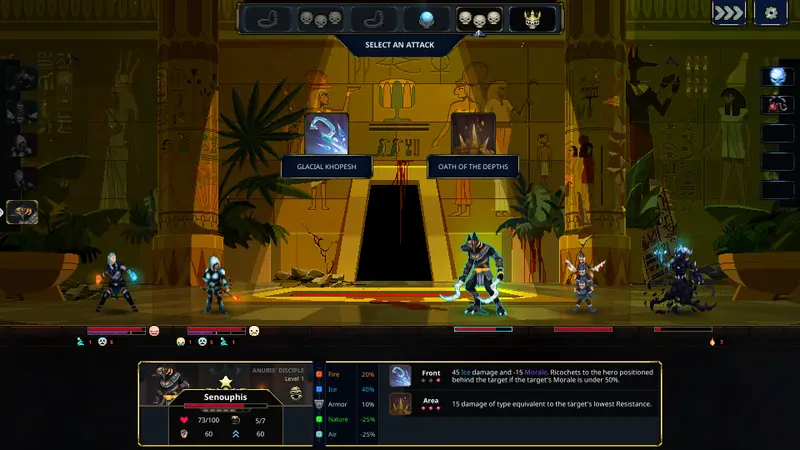
Task: Select the crowned skull boss stage
Action: click(x=532, y=18)
